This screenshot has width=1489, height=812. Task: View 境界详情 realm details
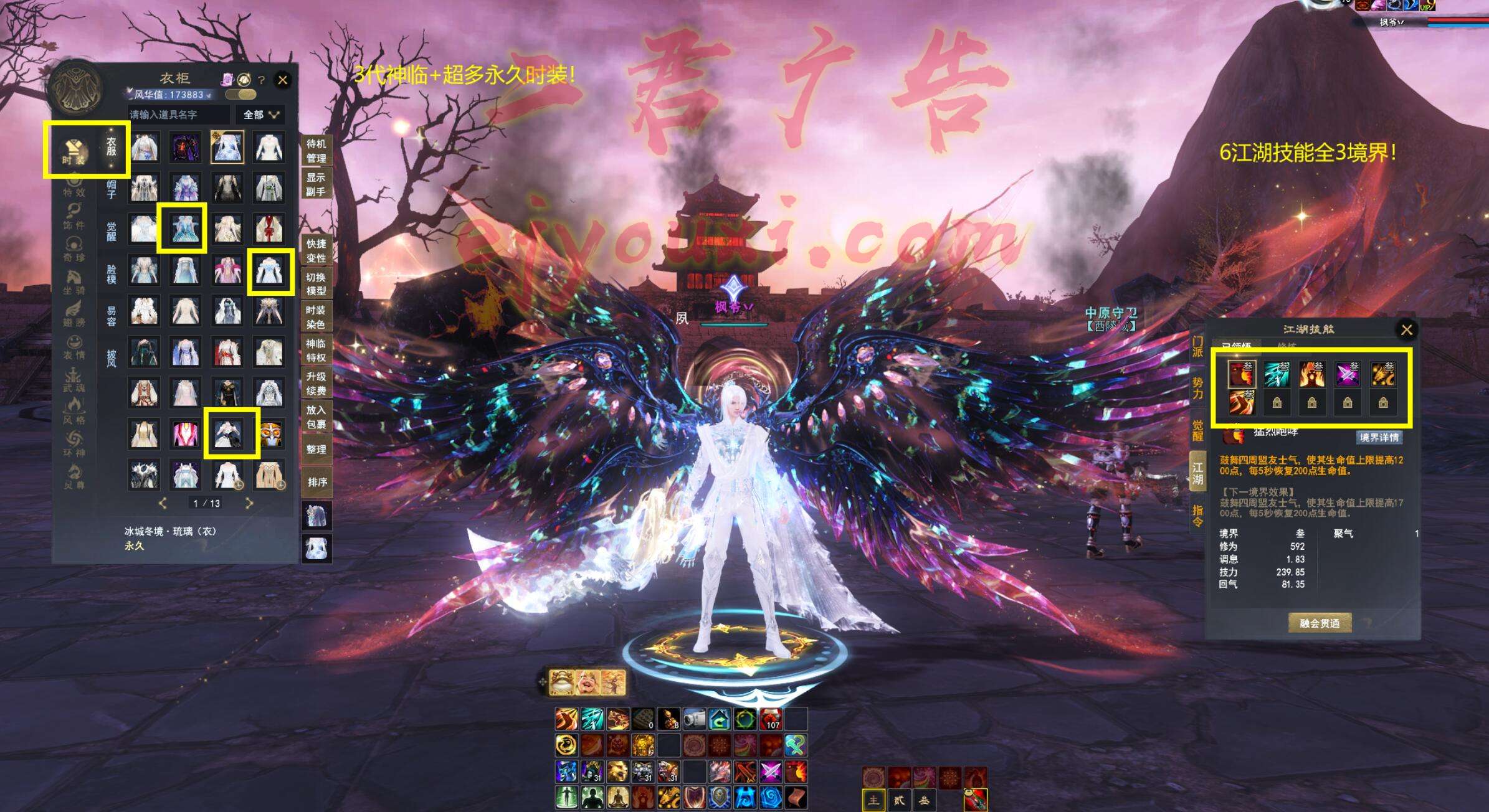(x=1379, y=437)
